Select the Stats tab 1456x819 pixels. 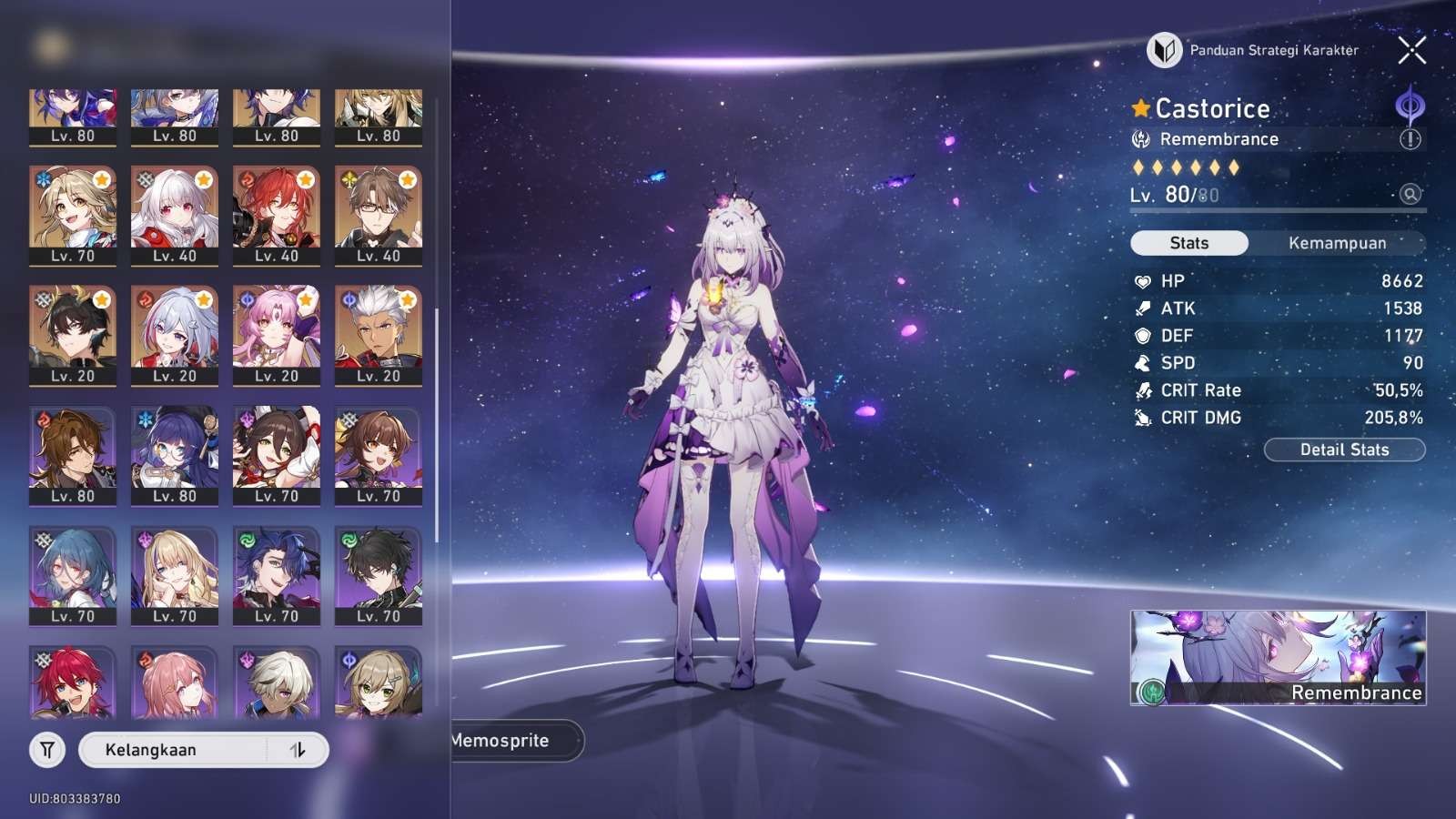point(1188,243)
